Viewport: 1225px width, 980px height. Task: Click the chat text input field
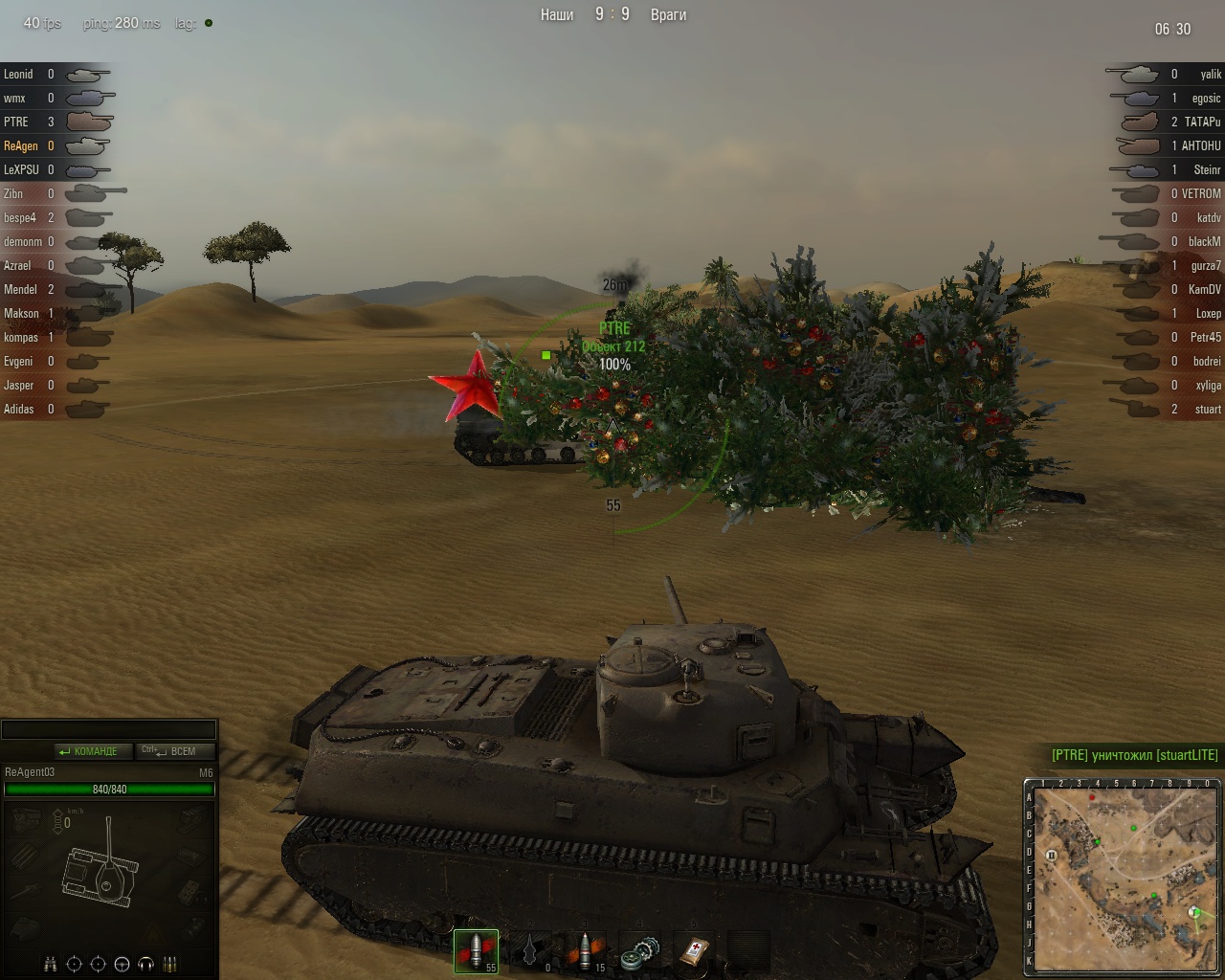(108, 730)
